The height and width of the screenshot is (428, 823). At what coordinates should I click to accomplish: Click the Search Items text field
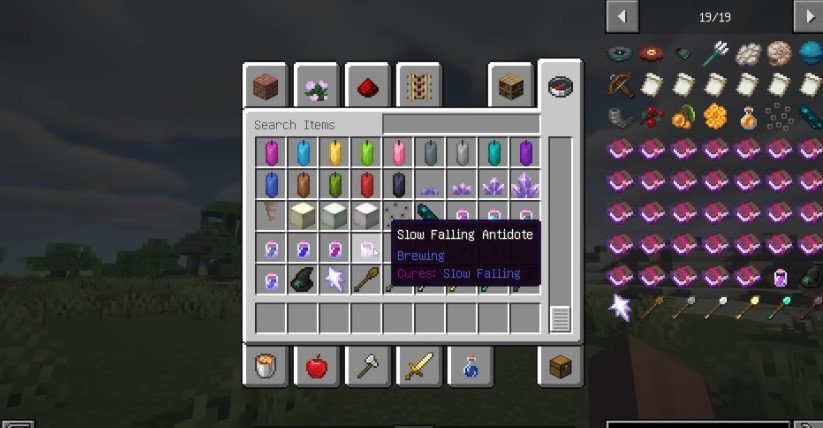[x=312, y=125]
